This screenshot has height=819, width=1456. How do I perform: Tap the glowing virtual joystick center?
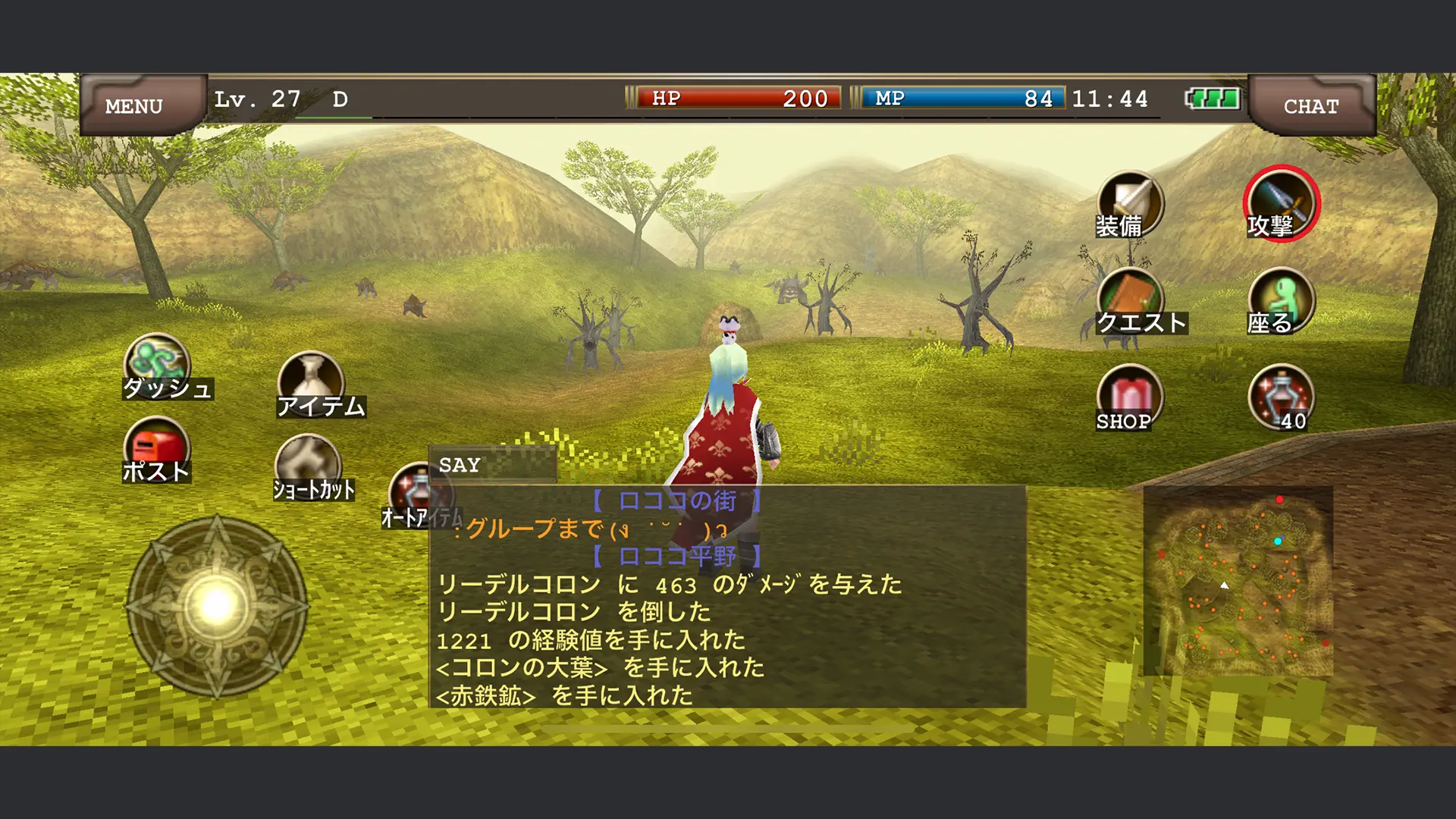click(x=217, y=605)
